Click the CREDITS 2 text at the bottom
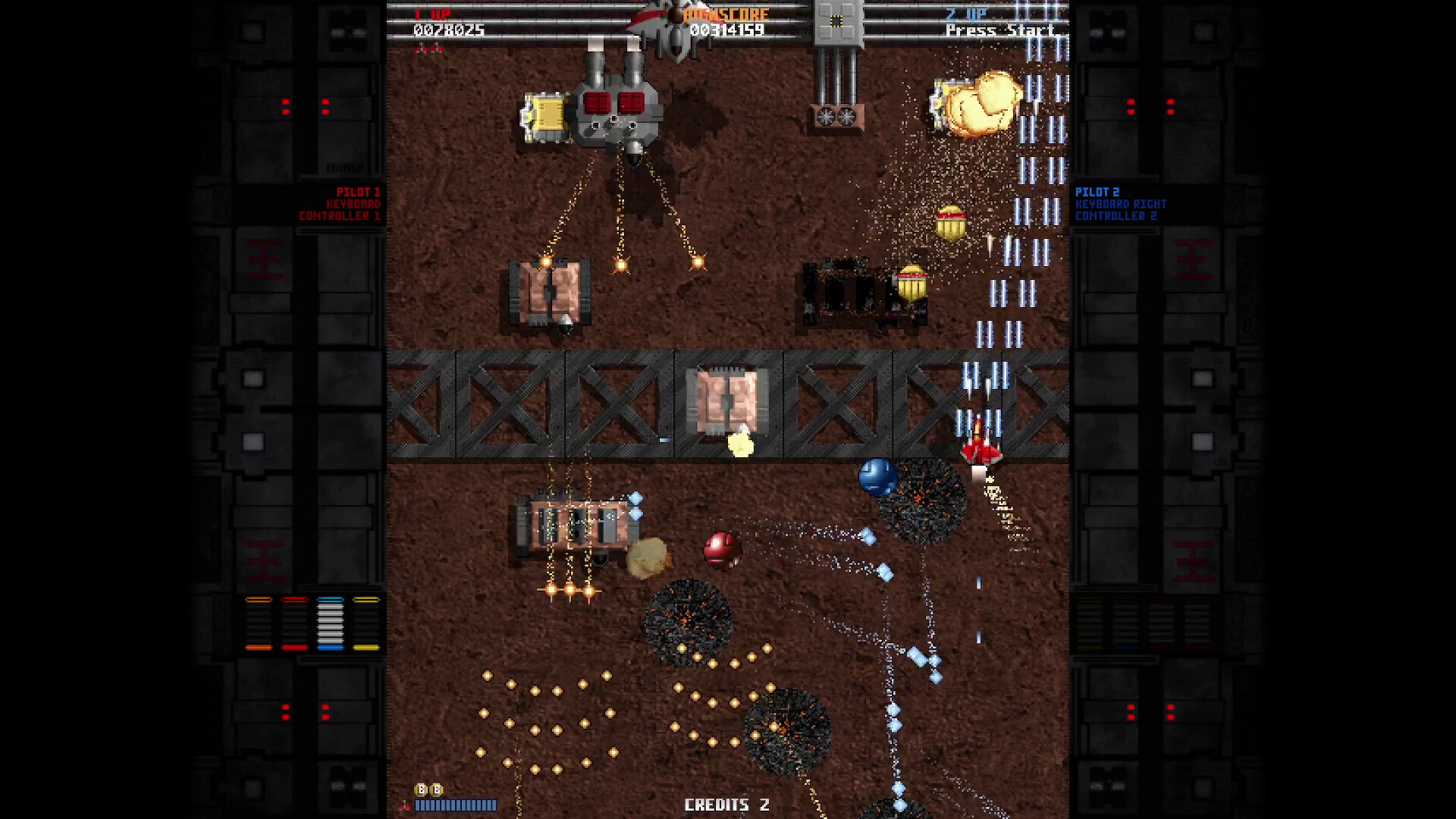The width and height of the screenshot is (1456, 819). point(727,805)
